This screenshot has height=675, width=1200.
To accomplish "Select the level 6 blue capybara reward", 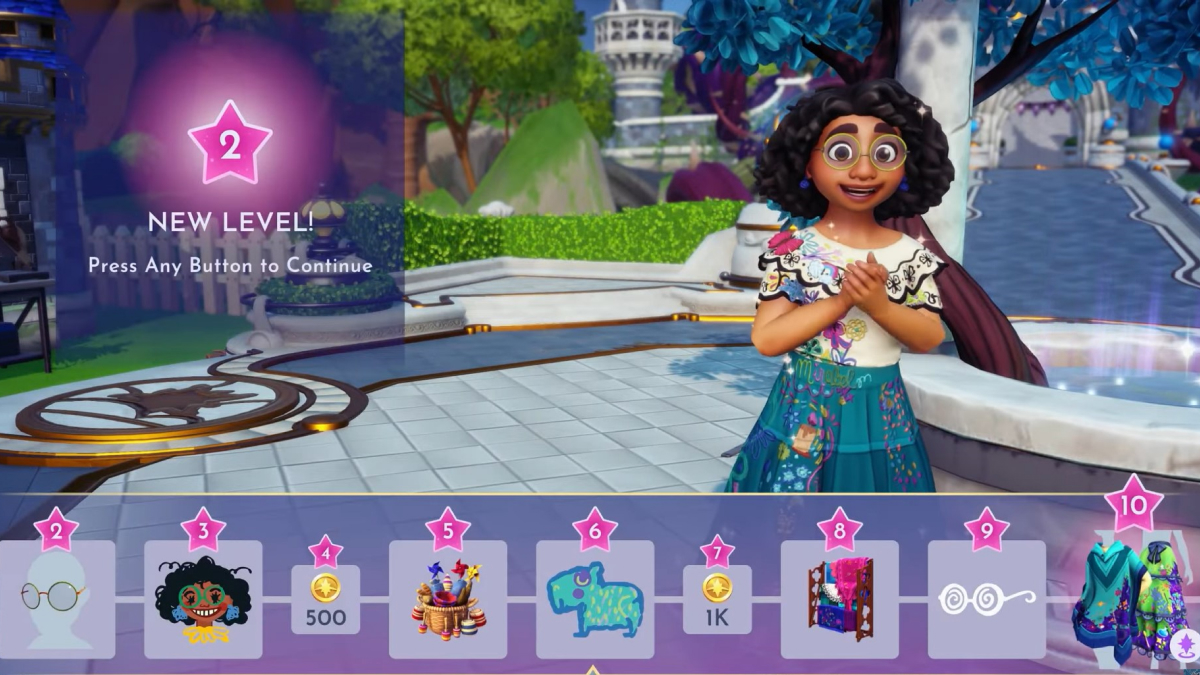I will click(x=594, y=599).
